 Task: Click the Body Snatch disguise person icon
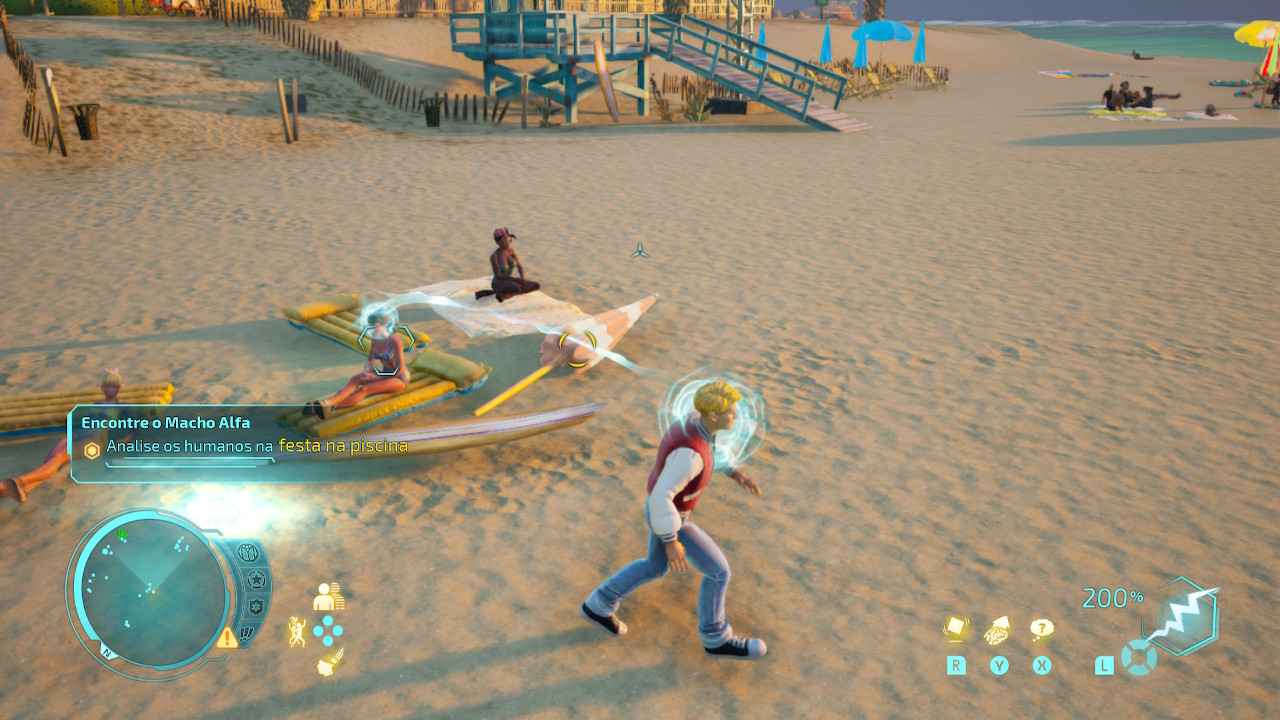[x=327, y=597]
